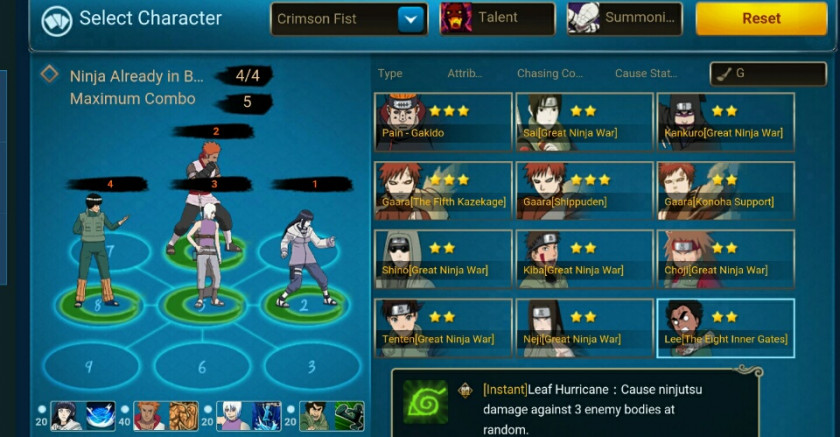Choose the Pain - Gakido card
840x437 pixels.
coord(443,122)
